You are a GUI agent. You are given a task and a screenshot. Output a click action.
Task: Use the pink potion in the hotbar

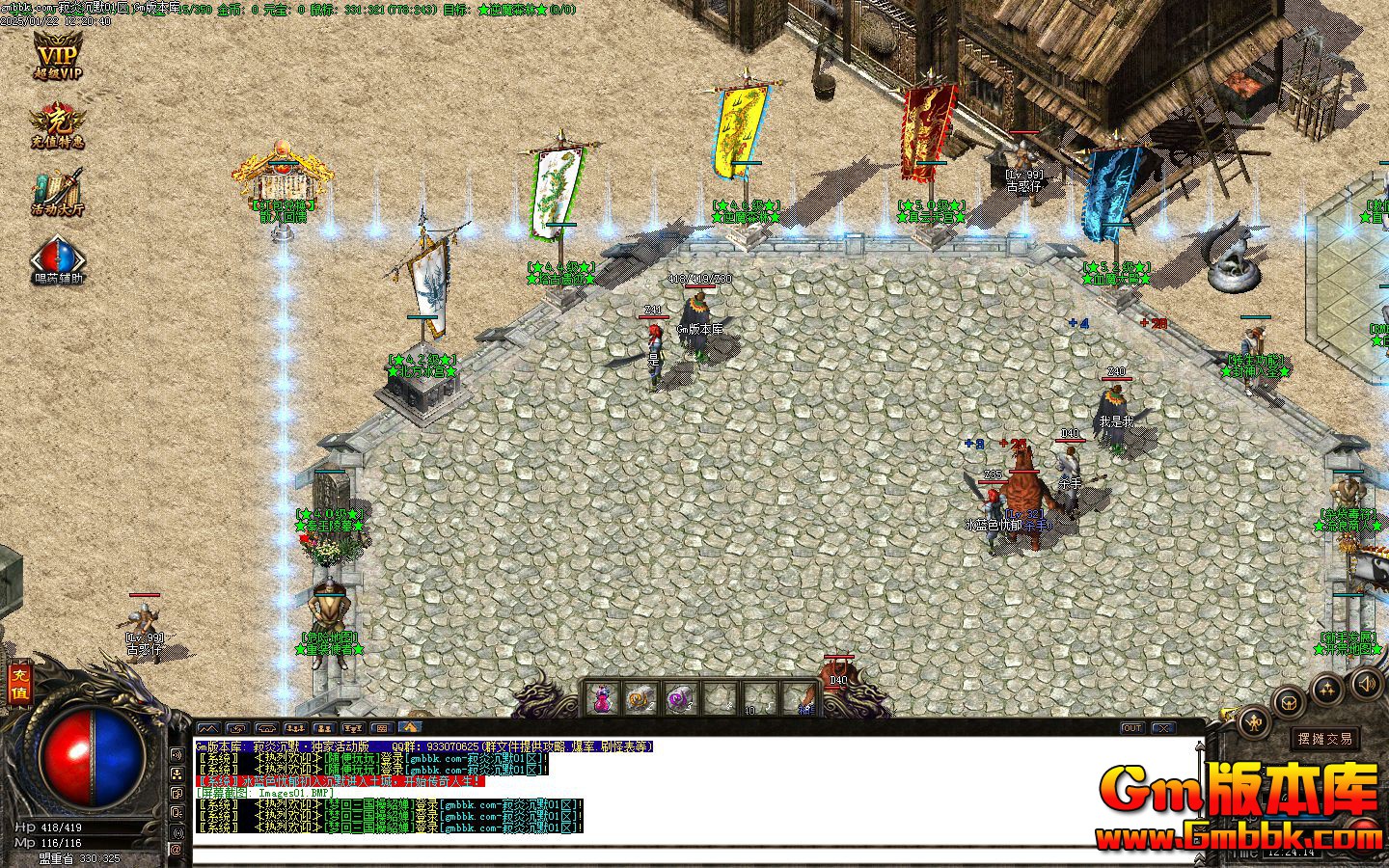click(x=602, y=697)
